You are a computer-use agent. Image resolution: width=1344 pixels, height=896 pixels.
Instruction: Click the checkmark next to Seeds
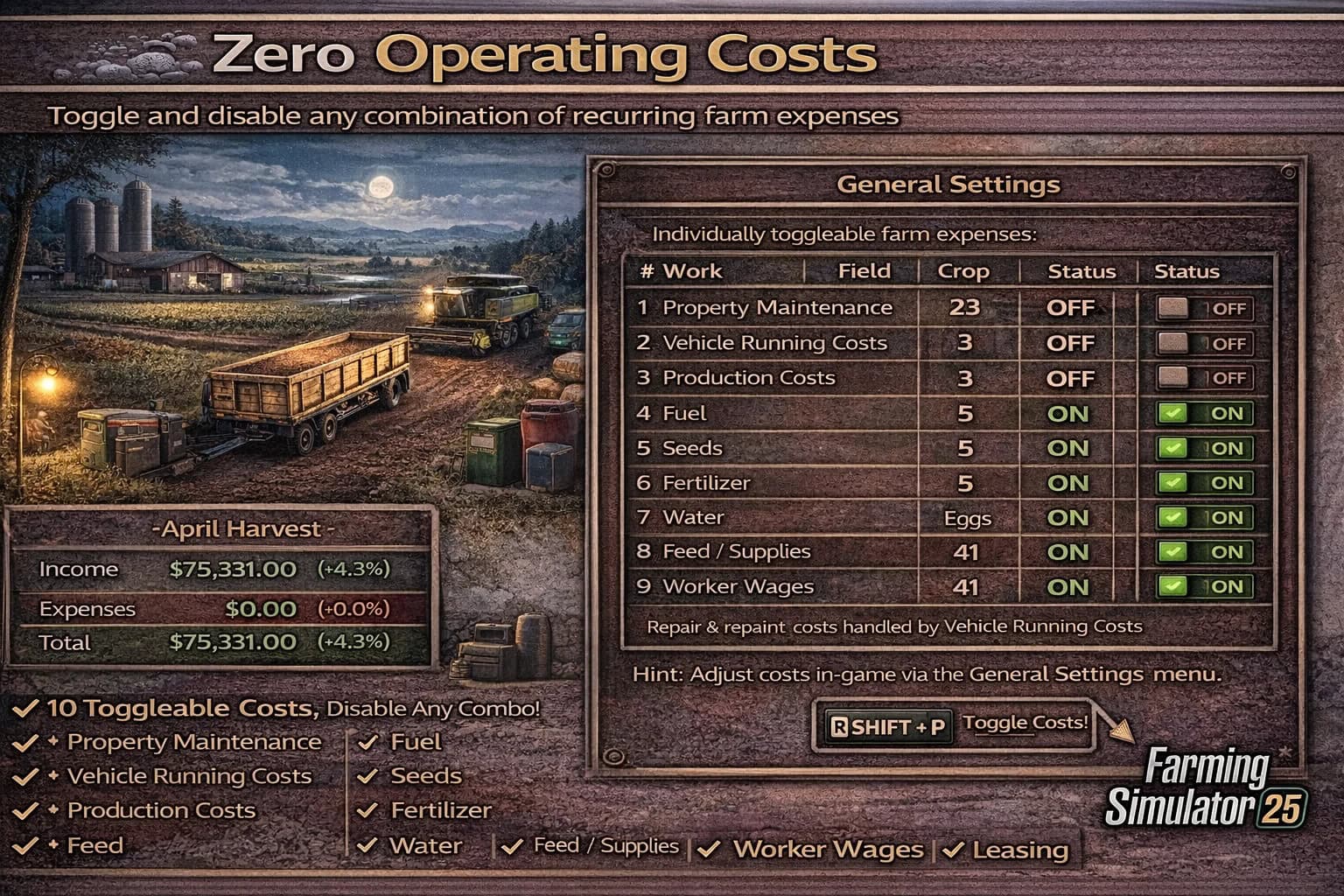(367, 776)
